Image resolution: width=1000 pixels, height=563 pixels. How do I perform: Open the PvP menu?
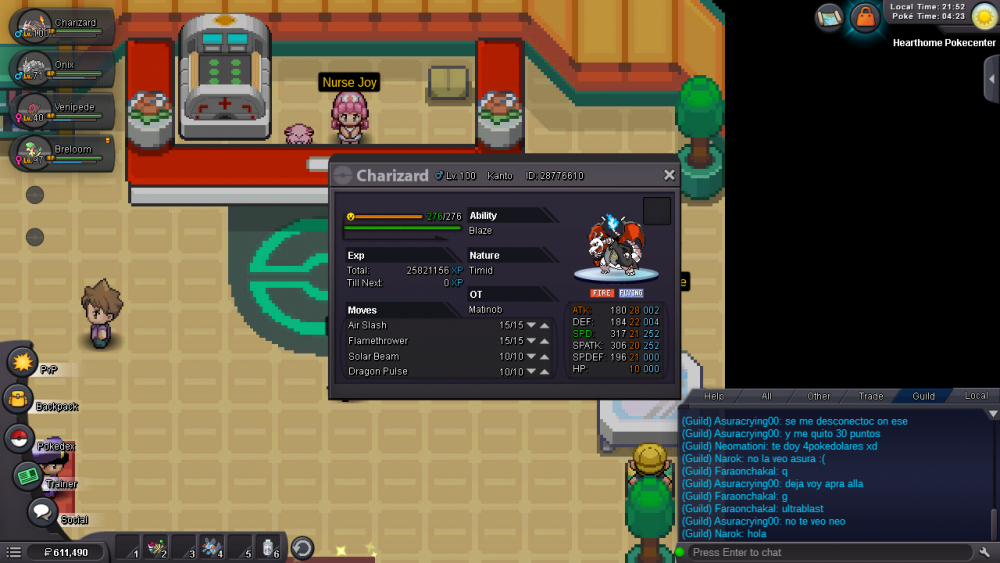click(x=24, y=361)
